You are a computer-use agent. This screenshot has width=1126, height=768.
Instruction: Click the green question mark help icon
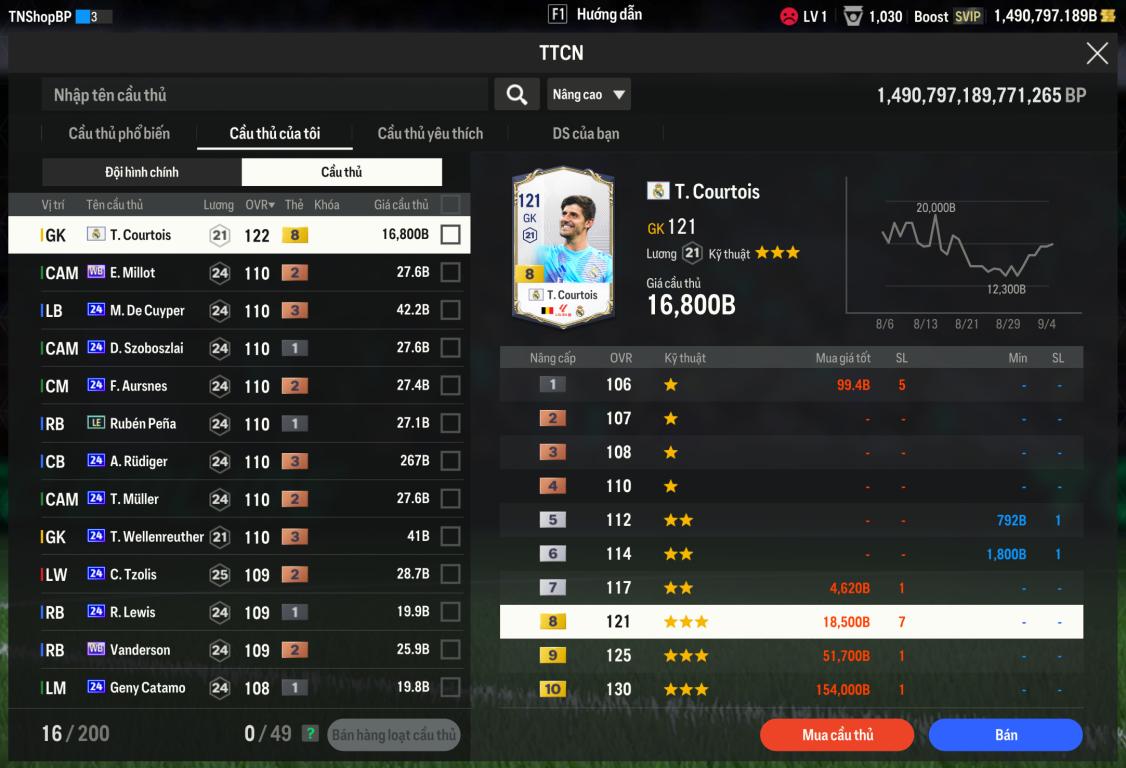tap(311, 734)
